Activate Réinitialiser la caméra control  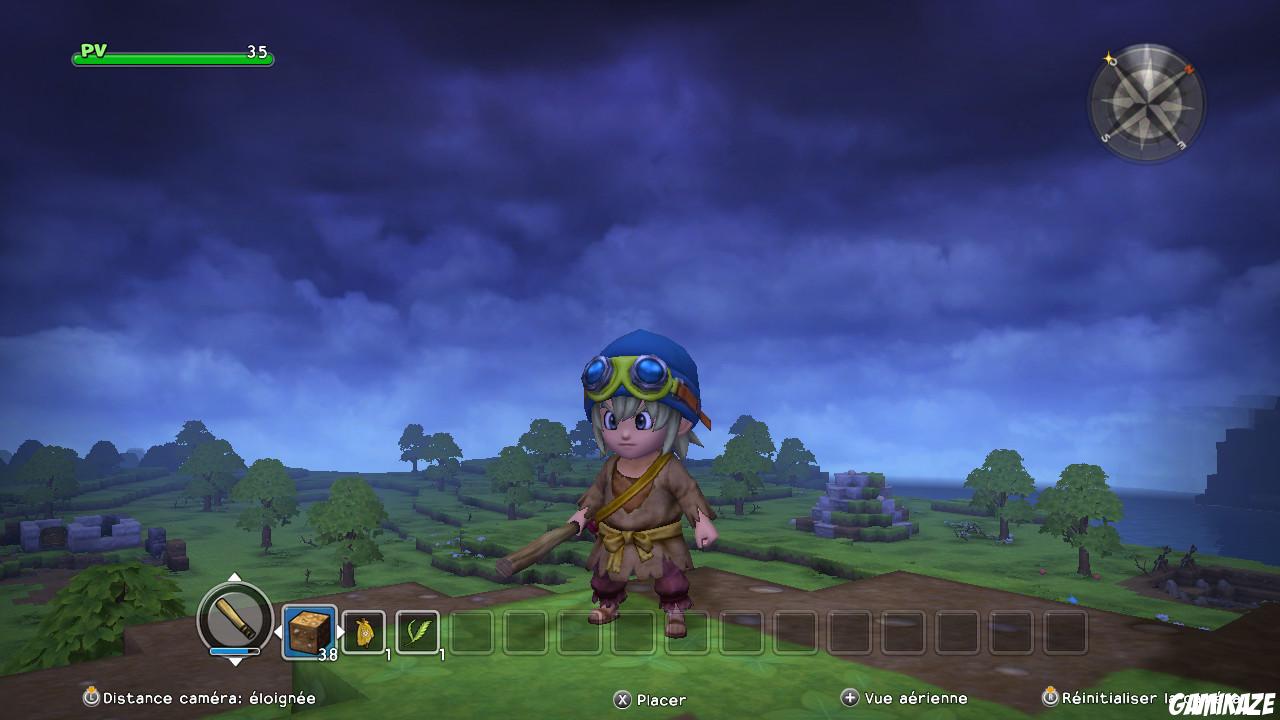[1100, 697]
